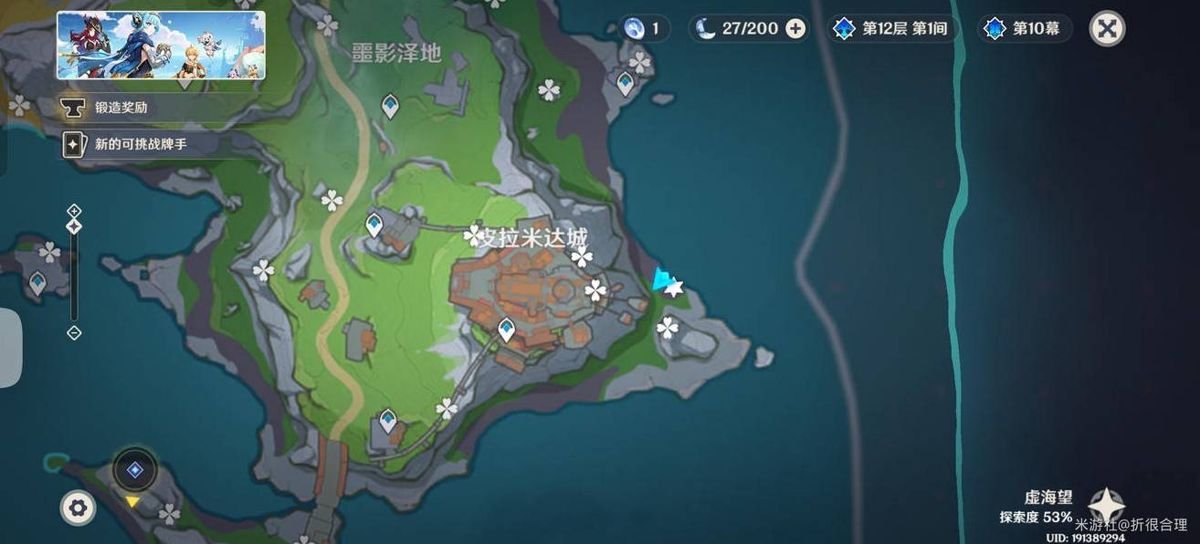Open the 虚海望 region selector star icon
The image size is (1200, 544).
[x=1107, y=505]
